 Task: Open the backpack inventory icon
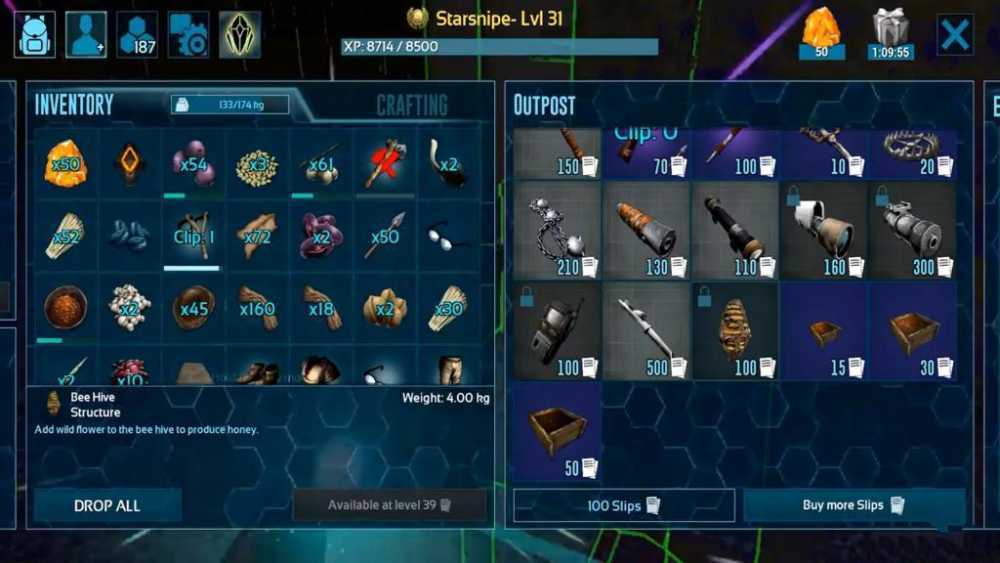click(x=34, y=35)
